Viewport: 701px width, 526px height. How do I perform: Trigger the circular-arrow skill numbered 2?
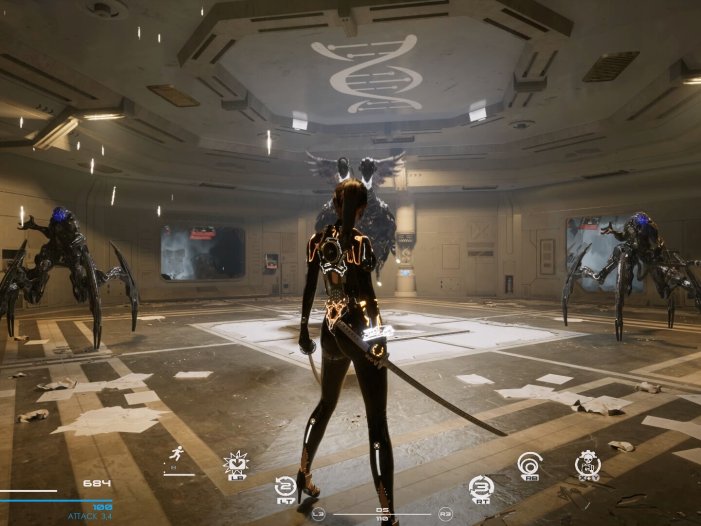pos(285,487)
